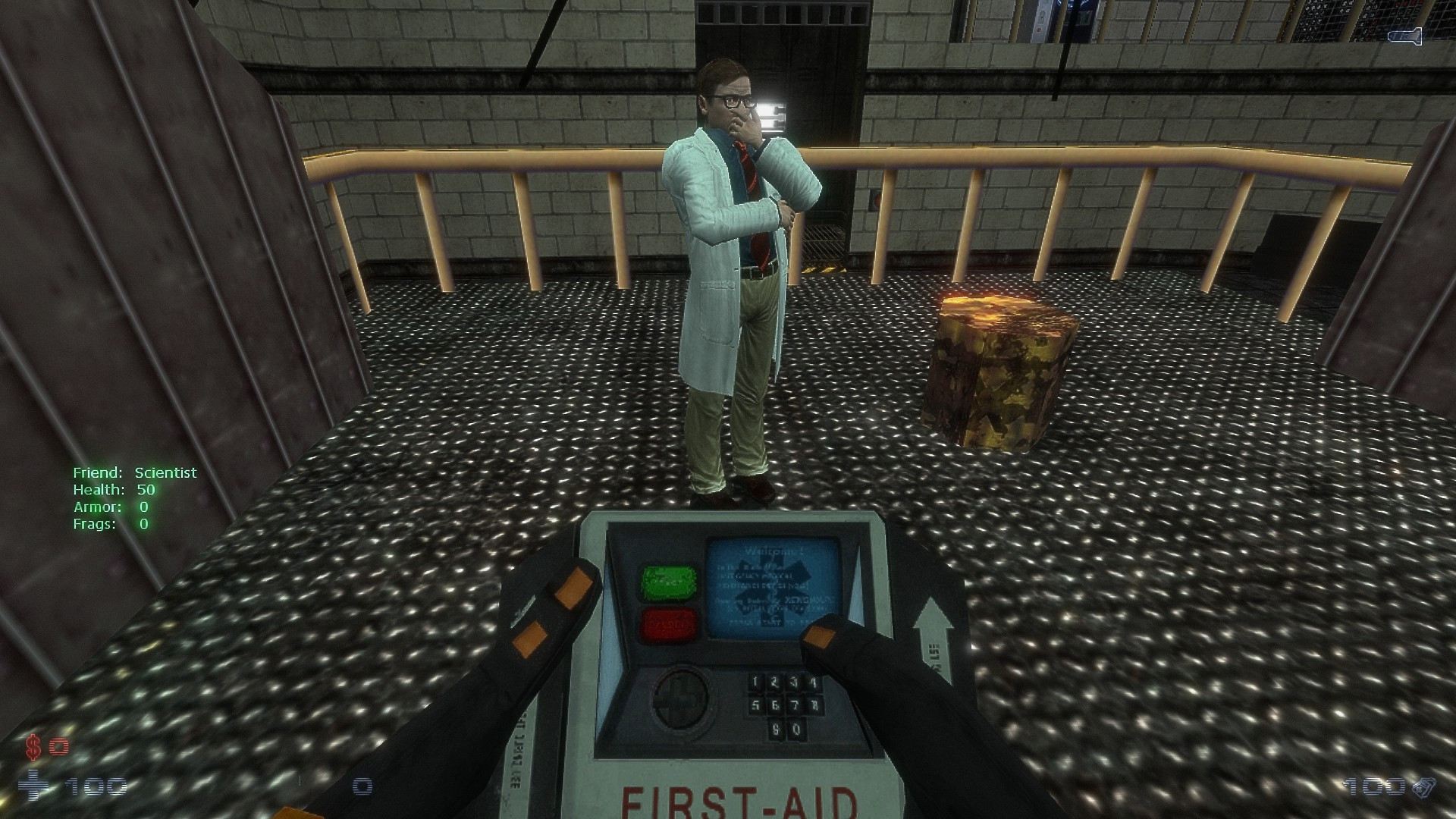1456x819 pixels.
Task: Toggle the Friend: Scientist info overlay
Action: [134, 472]
